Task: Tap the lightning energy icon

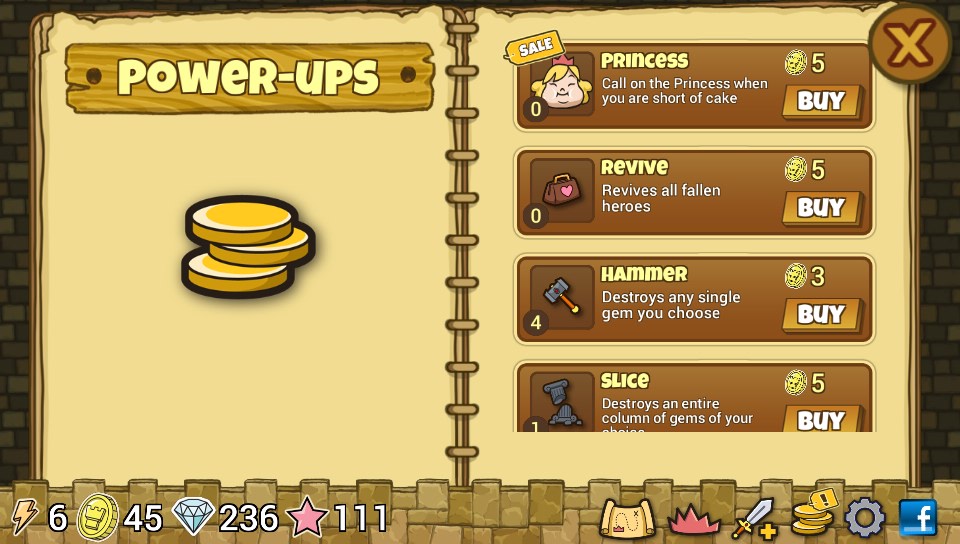Action: pyautogui.click(x=24, y=517)
